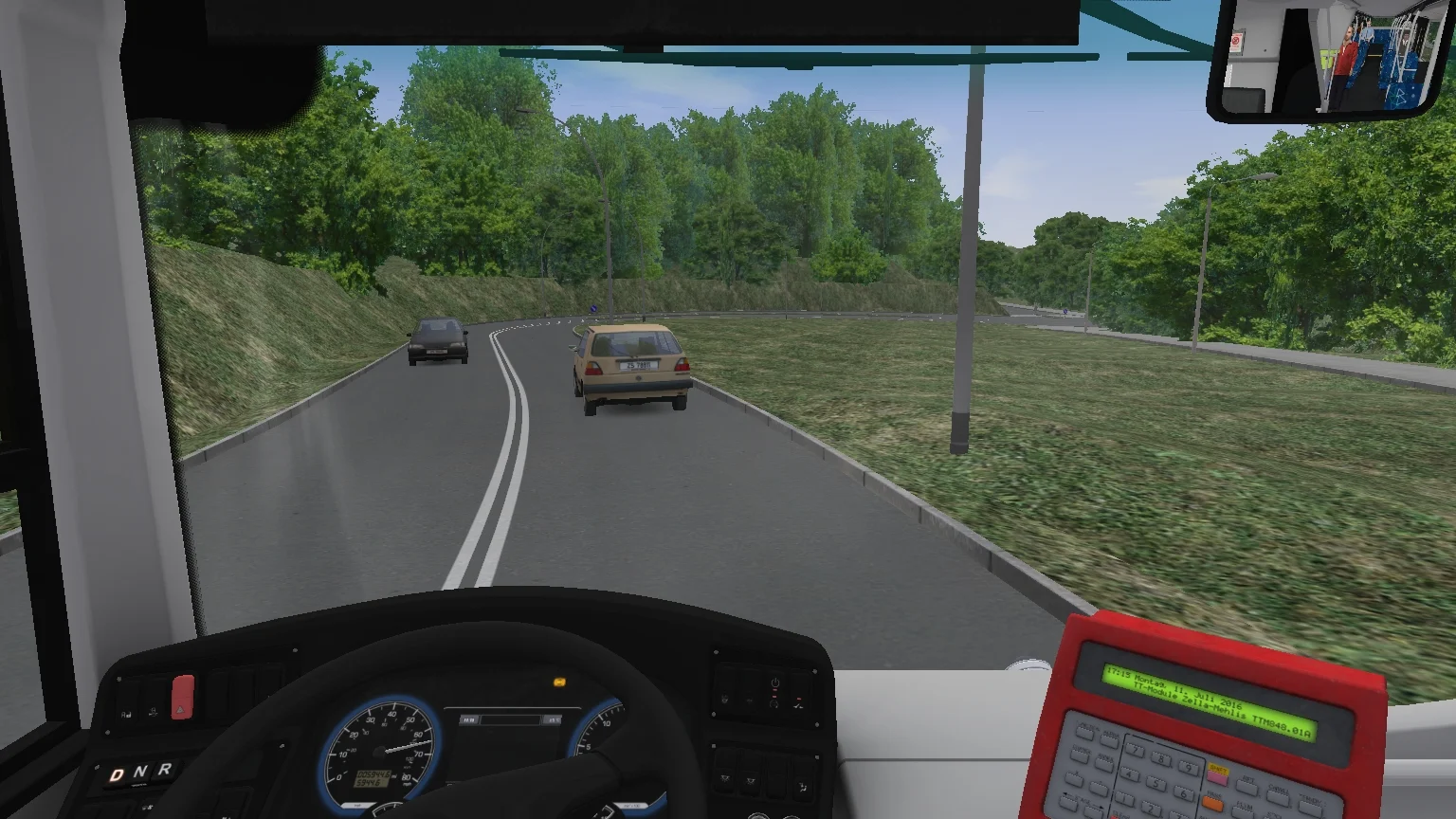This screenshot has height=819, width=1456.
Task: Click key 4 on the ticket machine
Action: [1129, 774]
